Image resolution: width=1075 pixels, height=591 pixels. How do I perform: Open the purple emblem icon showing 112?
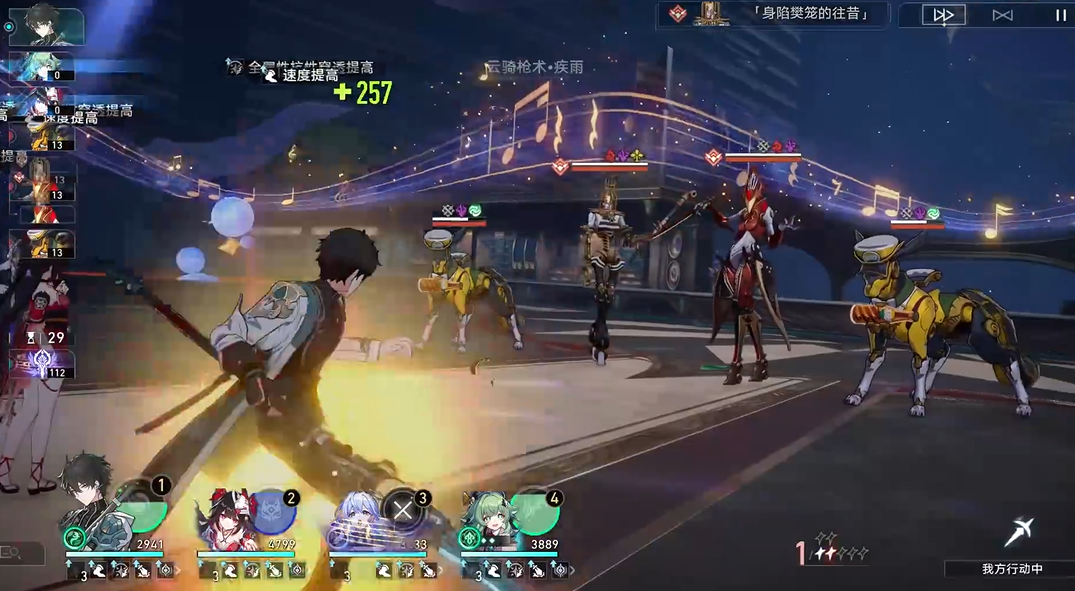coord(42,364)
